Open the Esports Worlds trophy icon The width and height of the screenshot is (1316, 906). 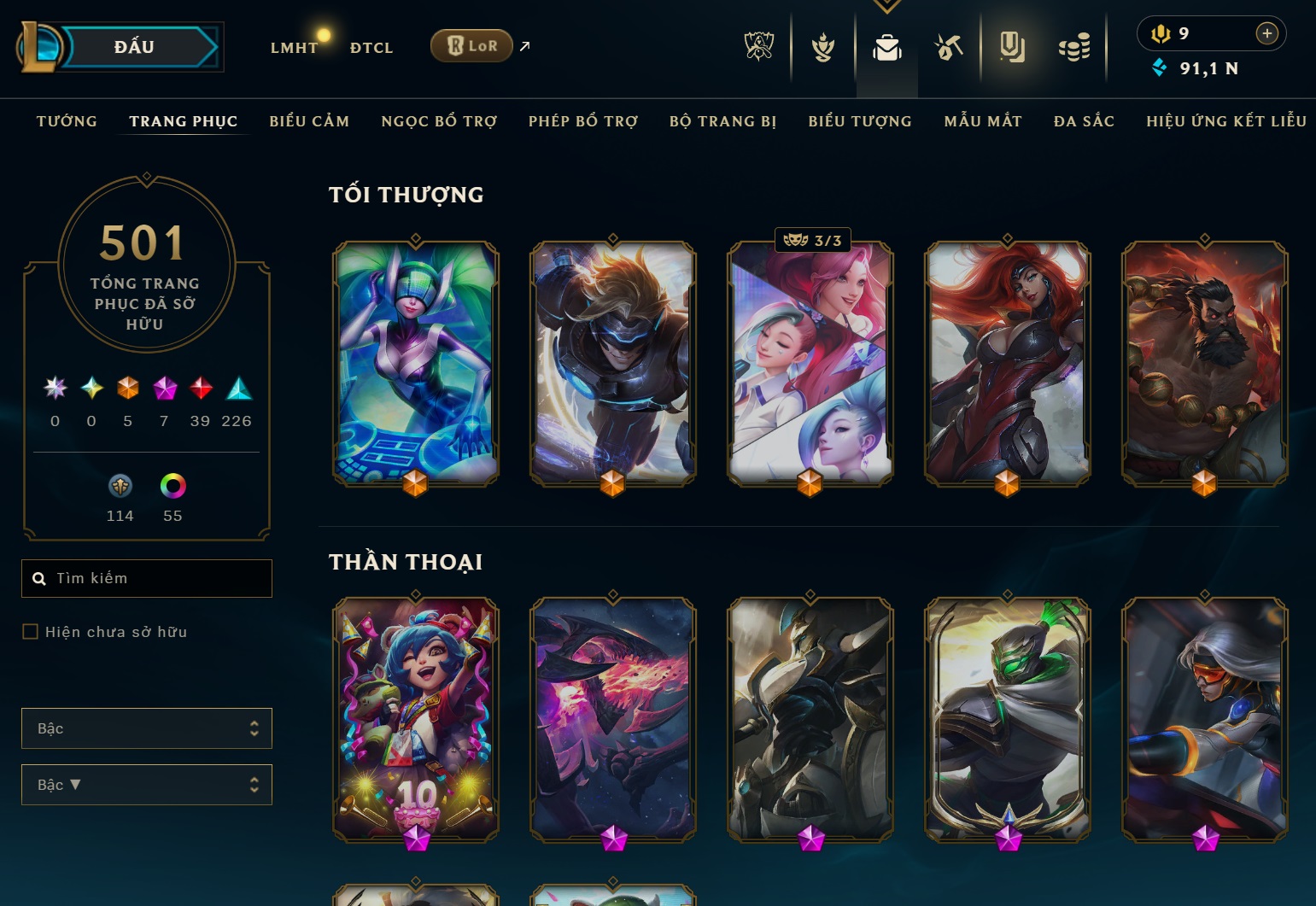click(x=761, y=47)
